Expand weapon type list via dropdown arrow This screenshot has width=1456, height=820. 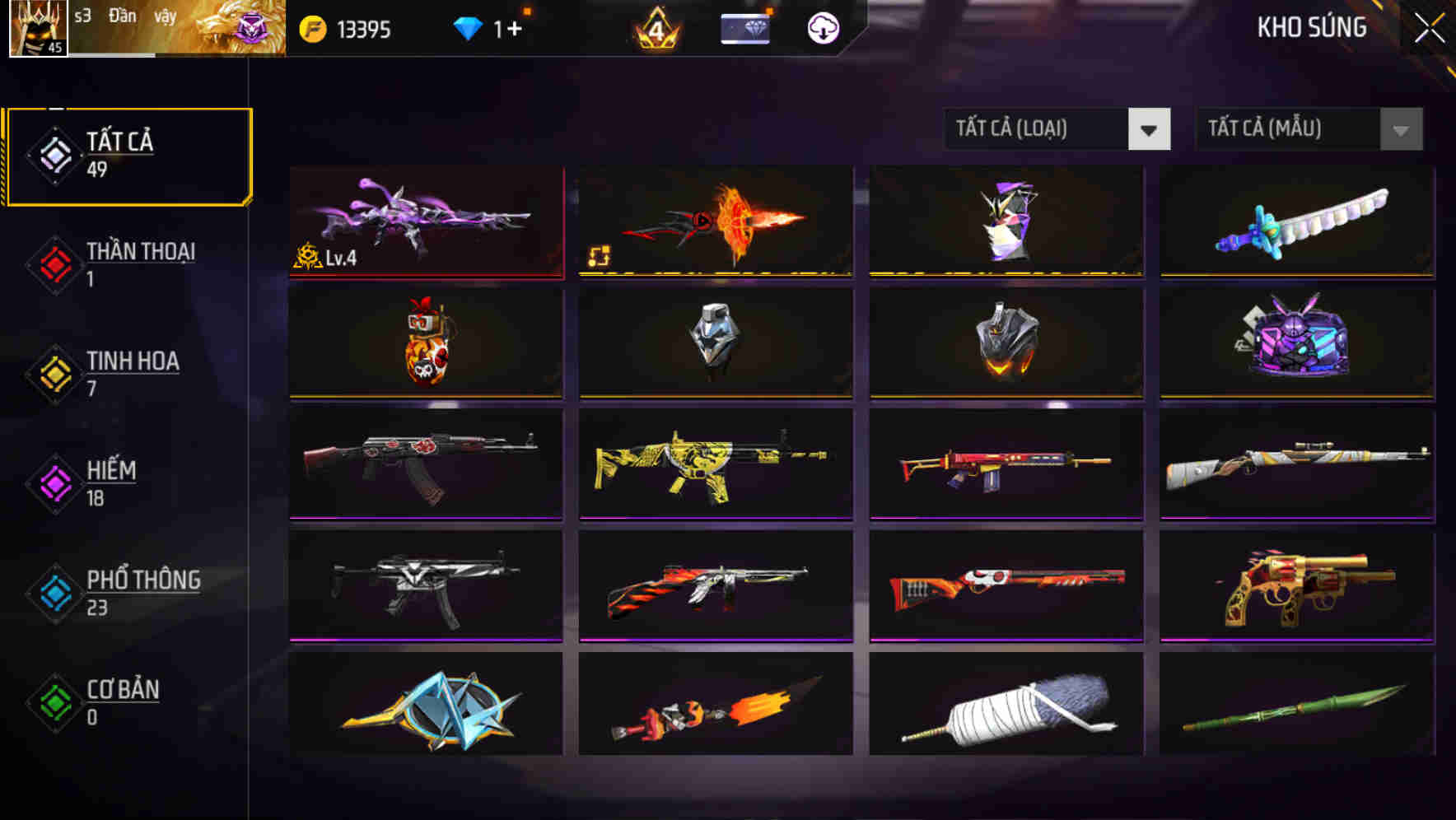pyautogui.click(x=1150, y=129)
